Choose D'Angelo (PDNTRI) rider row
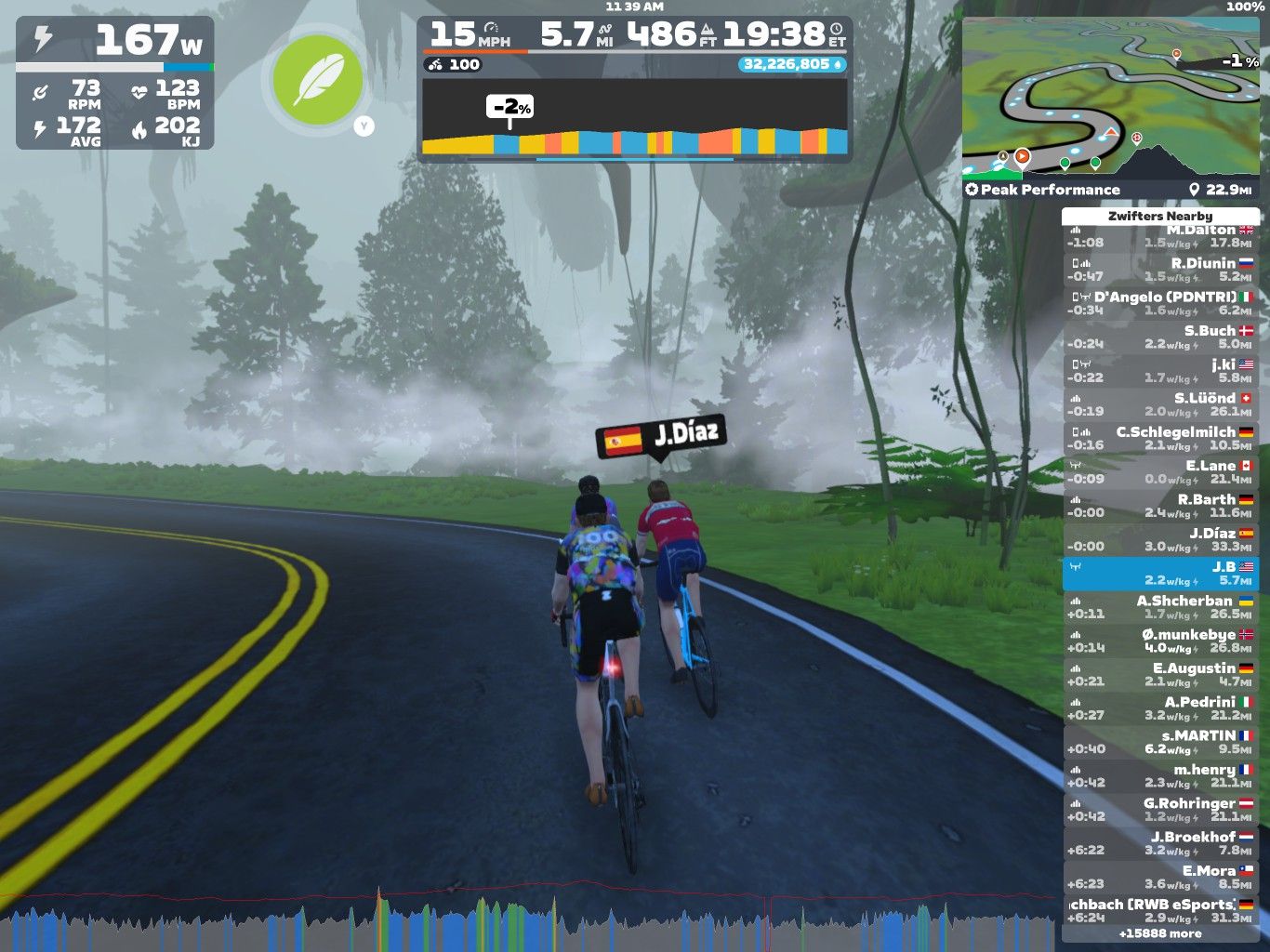The height and width of the screenshot is (952, 1270). coord(1160,303)
